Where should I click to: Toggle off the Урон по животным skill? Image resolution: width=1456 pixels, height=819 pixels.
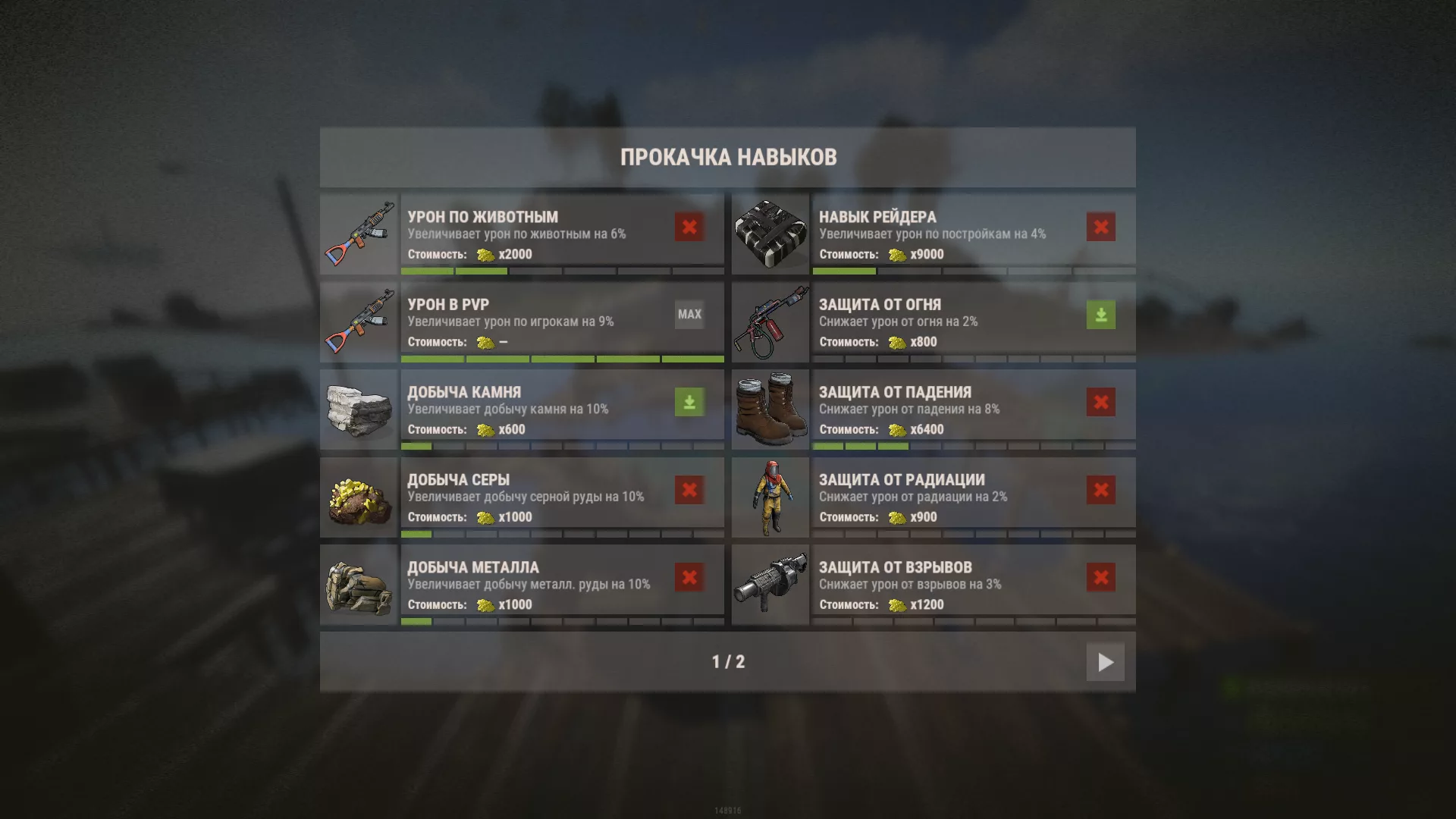pos(689,227)
